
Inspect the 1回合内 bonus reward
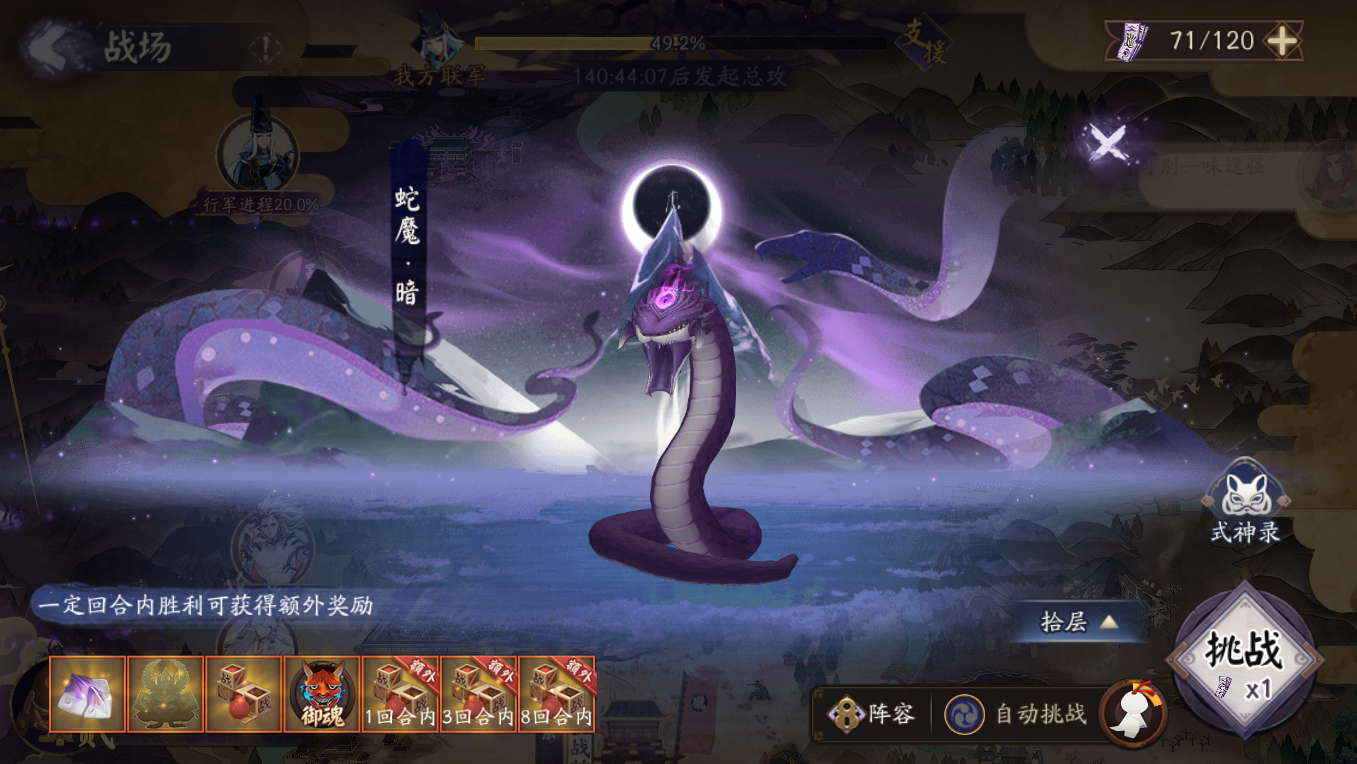(x=400, y=694)
